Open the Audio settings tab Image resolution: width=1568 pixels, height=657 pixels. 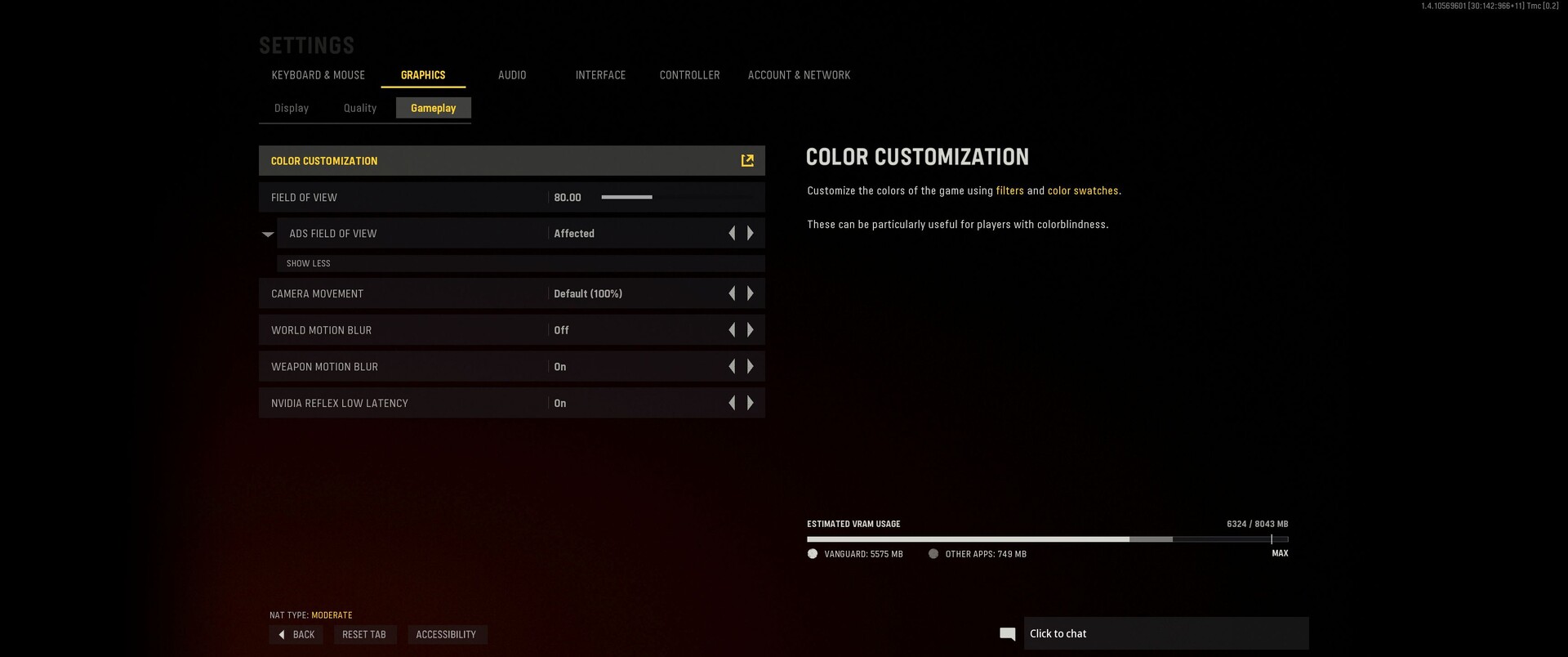tap(512, 75)
